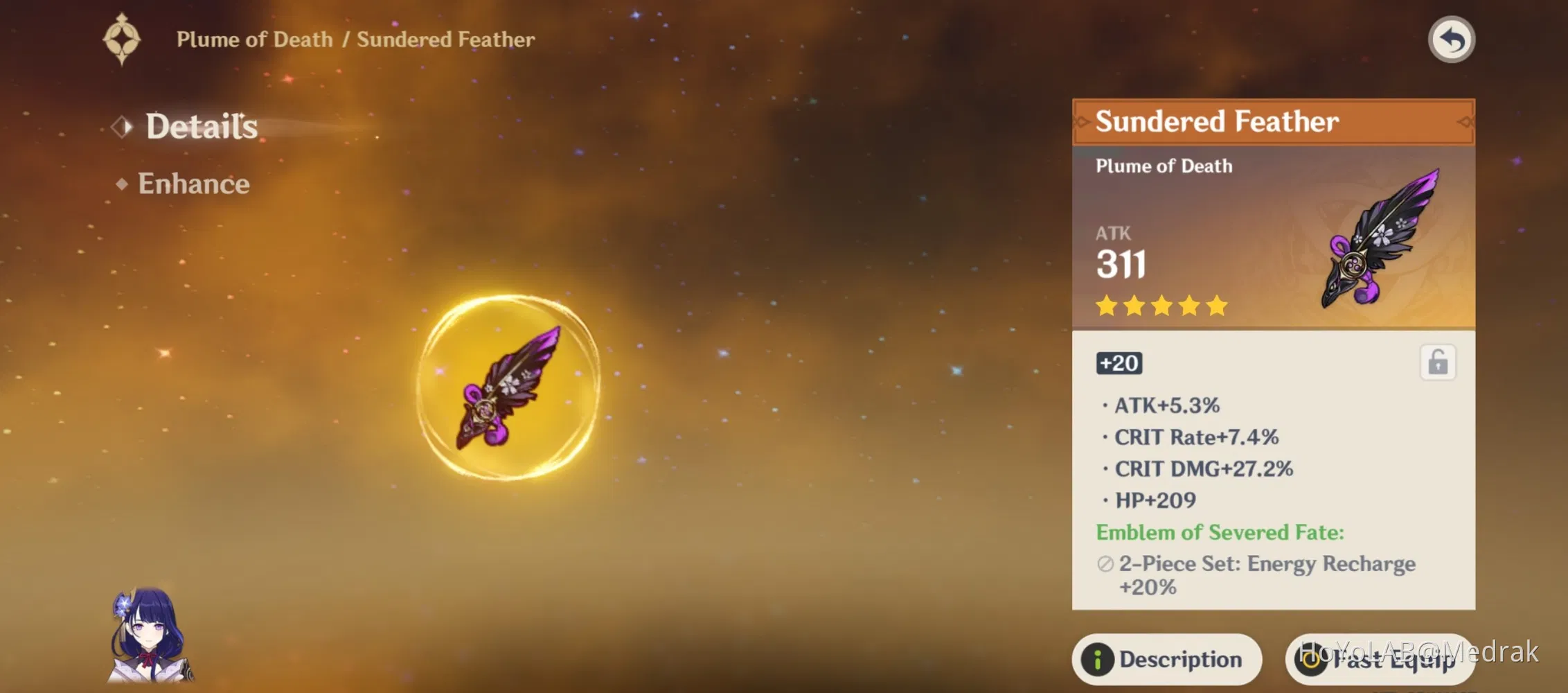
Task: Click the breadcrumb Plume of Death / Sundered Feather
Action: pos(355,40)
